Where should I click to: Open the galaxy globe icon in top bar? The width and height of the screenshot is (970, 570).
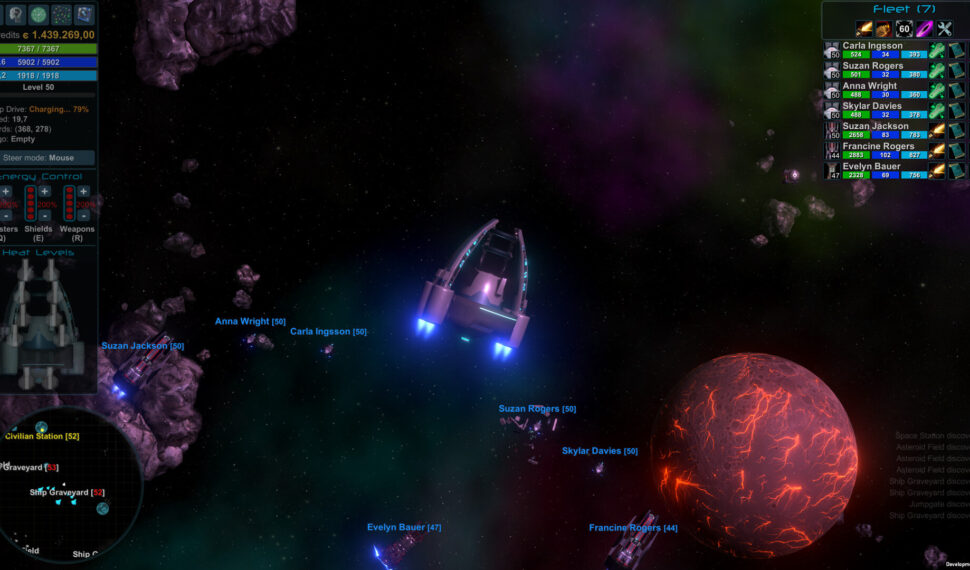coord(38,14)
